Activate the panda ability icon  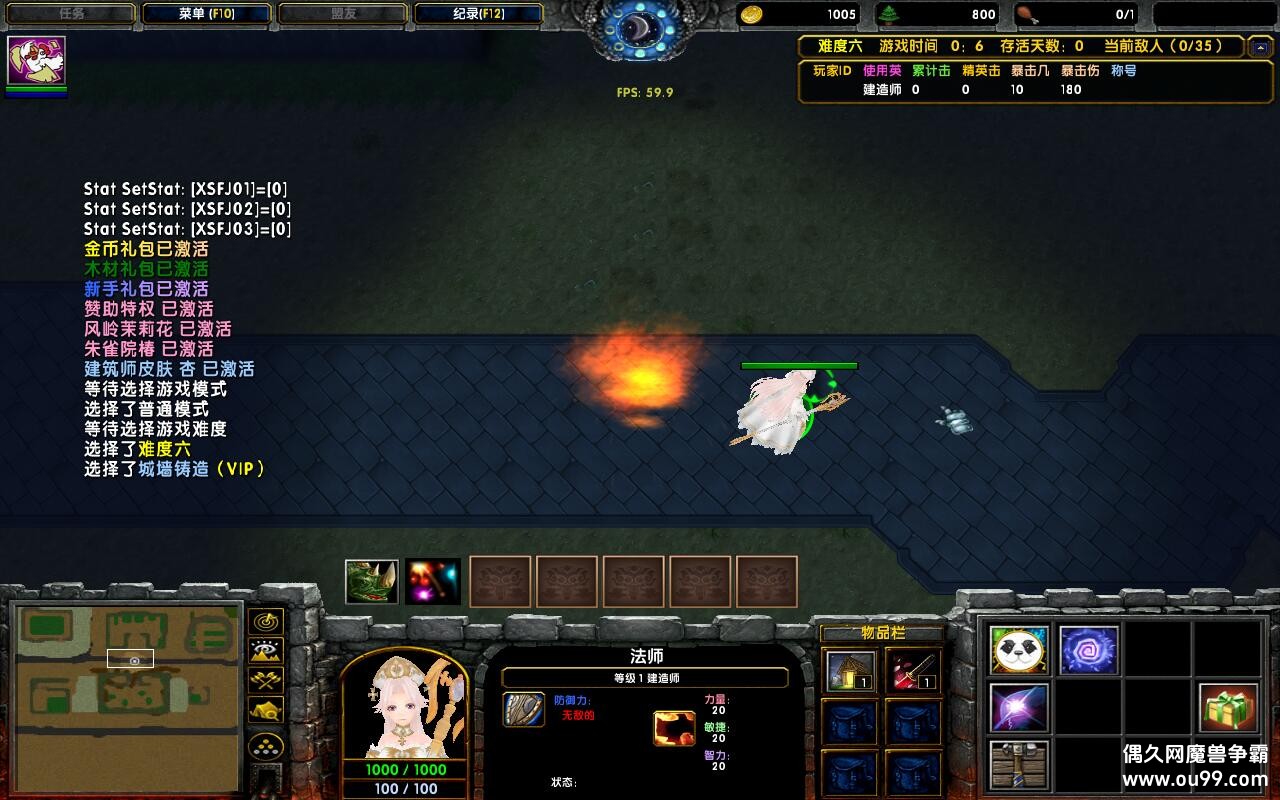(x=1019, y=650)
